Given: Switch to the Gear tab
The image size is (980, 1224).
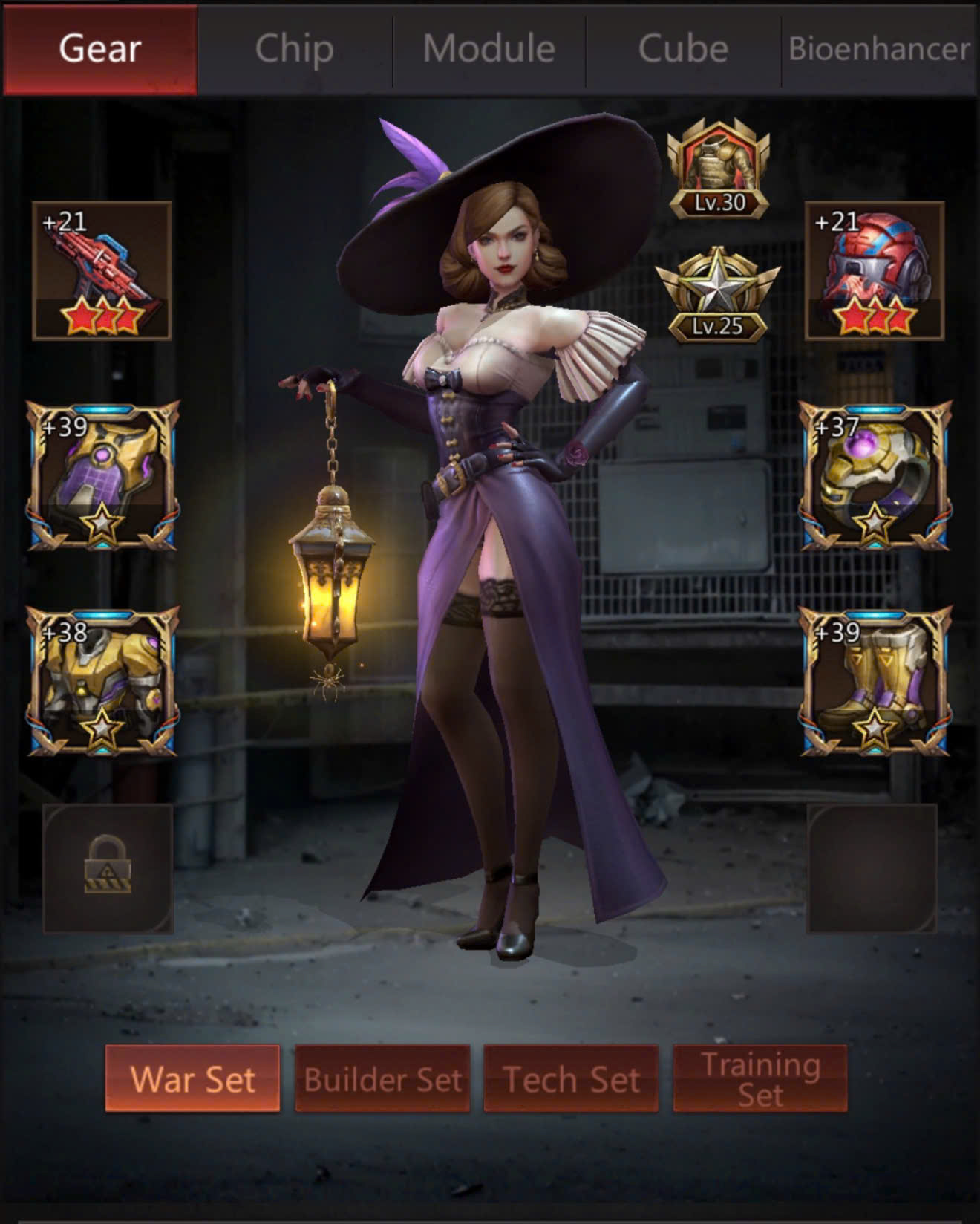Looking at the screenshot, I should coord(100,49).
